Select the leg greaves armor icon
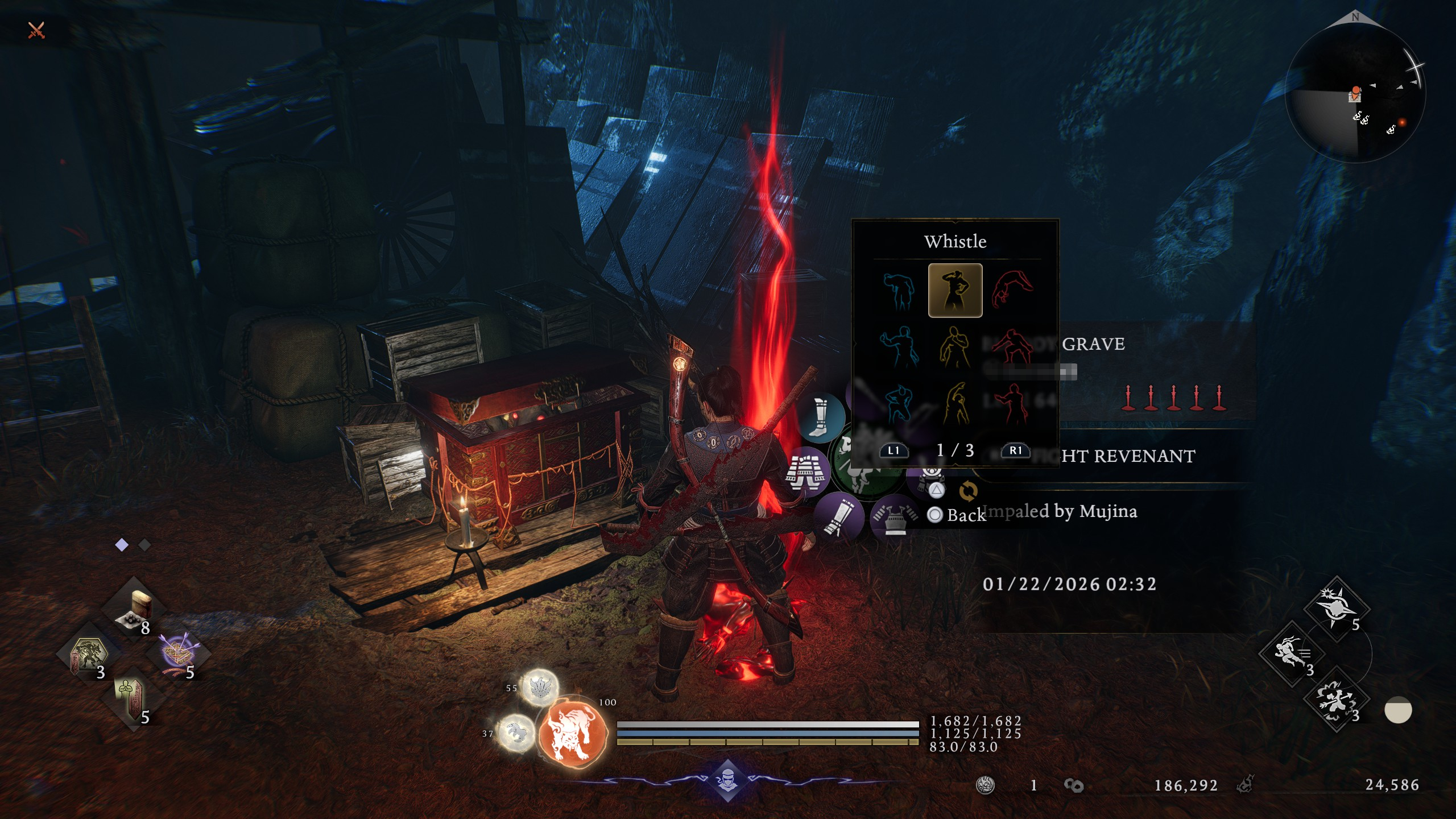Screen dimensions: 1456x819 tap(820, 418)
